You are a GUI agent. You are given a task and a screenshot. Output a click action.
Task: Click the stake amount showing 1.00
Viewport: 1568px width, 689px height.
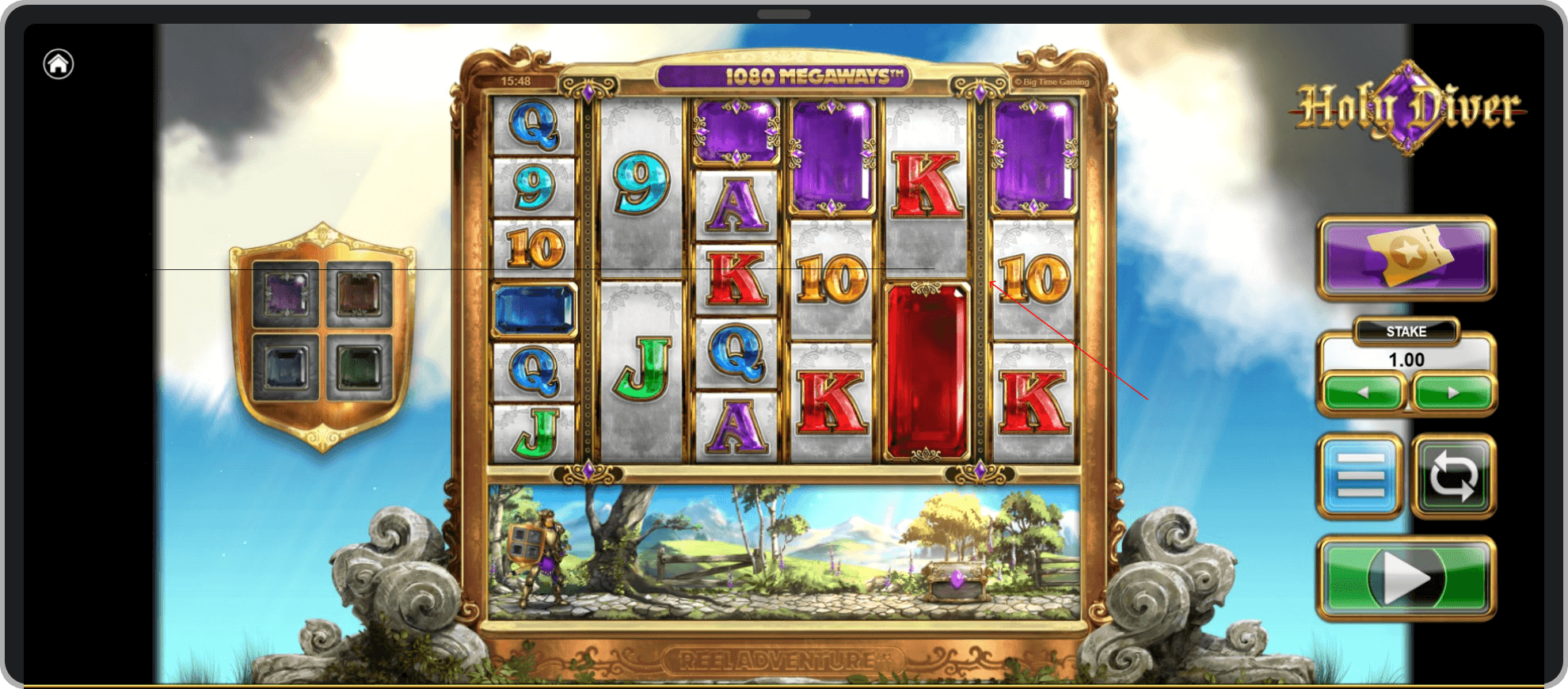(x=1407, y=359)
